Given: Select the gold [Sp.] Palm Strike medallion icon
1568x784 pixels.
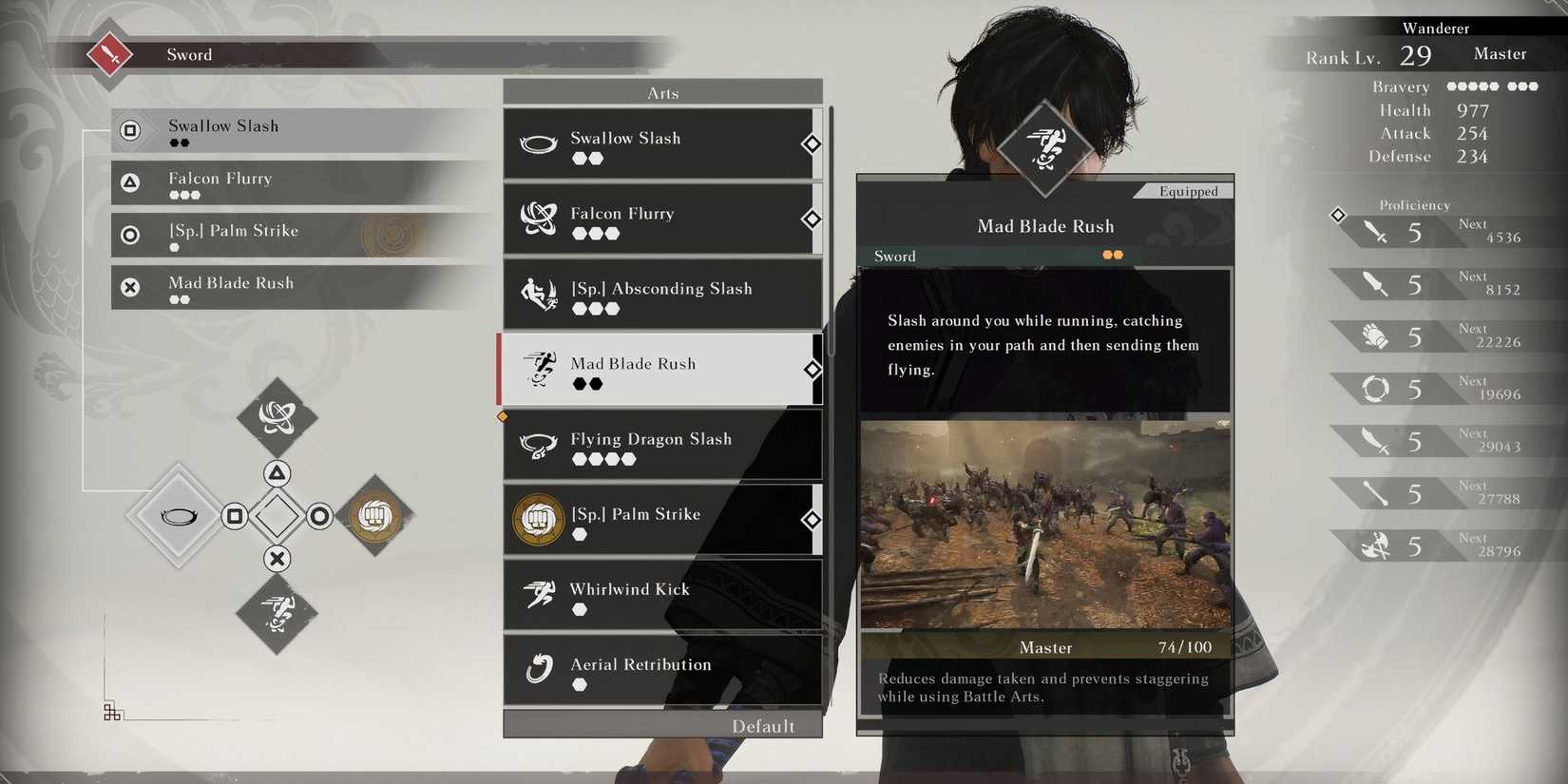Looking at the screenshot, I should [x=537, y=520].
